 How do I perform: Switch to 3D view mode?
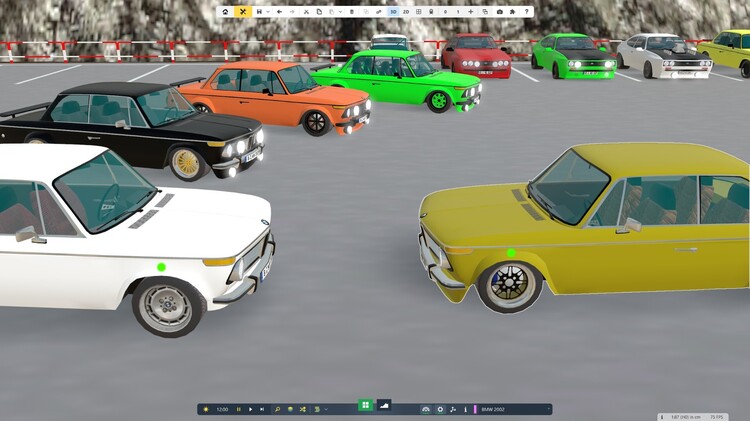393,11
